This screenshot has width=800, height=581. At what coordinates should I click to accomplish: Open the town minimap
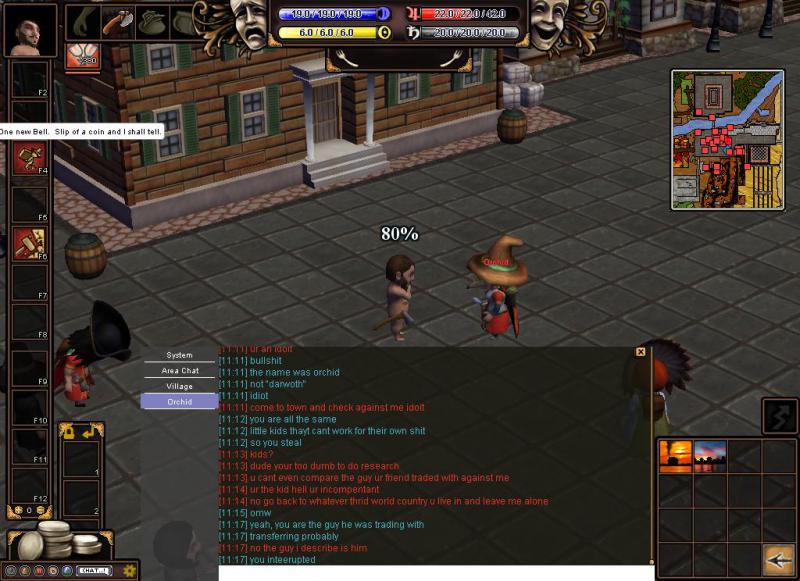(x=727, y=138)
